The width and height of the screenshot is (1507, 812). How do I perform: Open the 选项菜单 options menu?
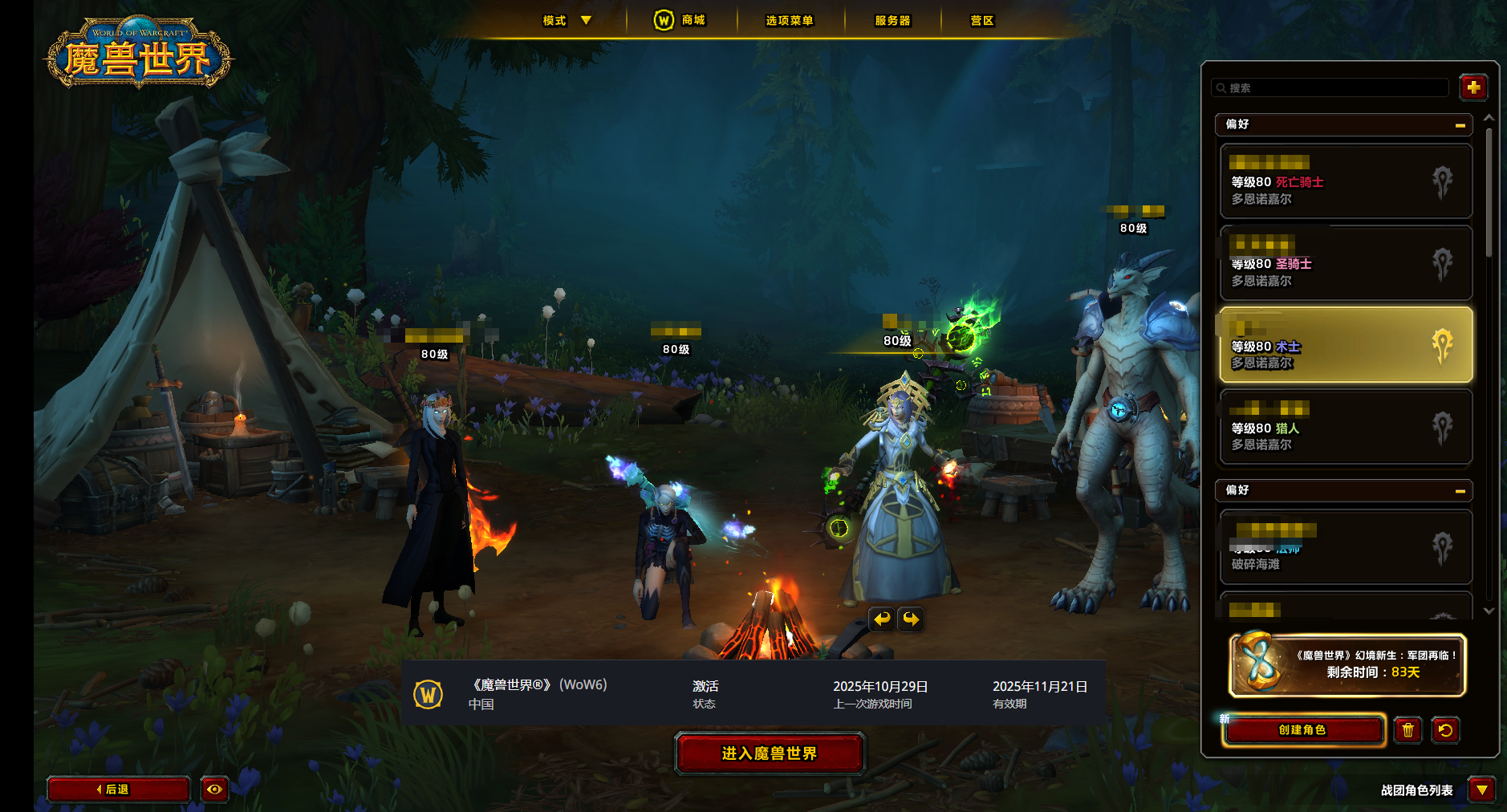click(x=789, y=20)
